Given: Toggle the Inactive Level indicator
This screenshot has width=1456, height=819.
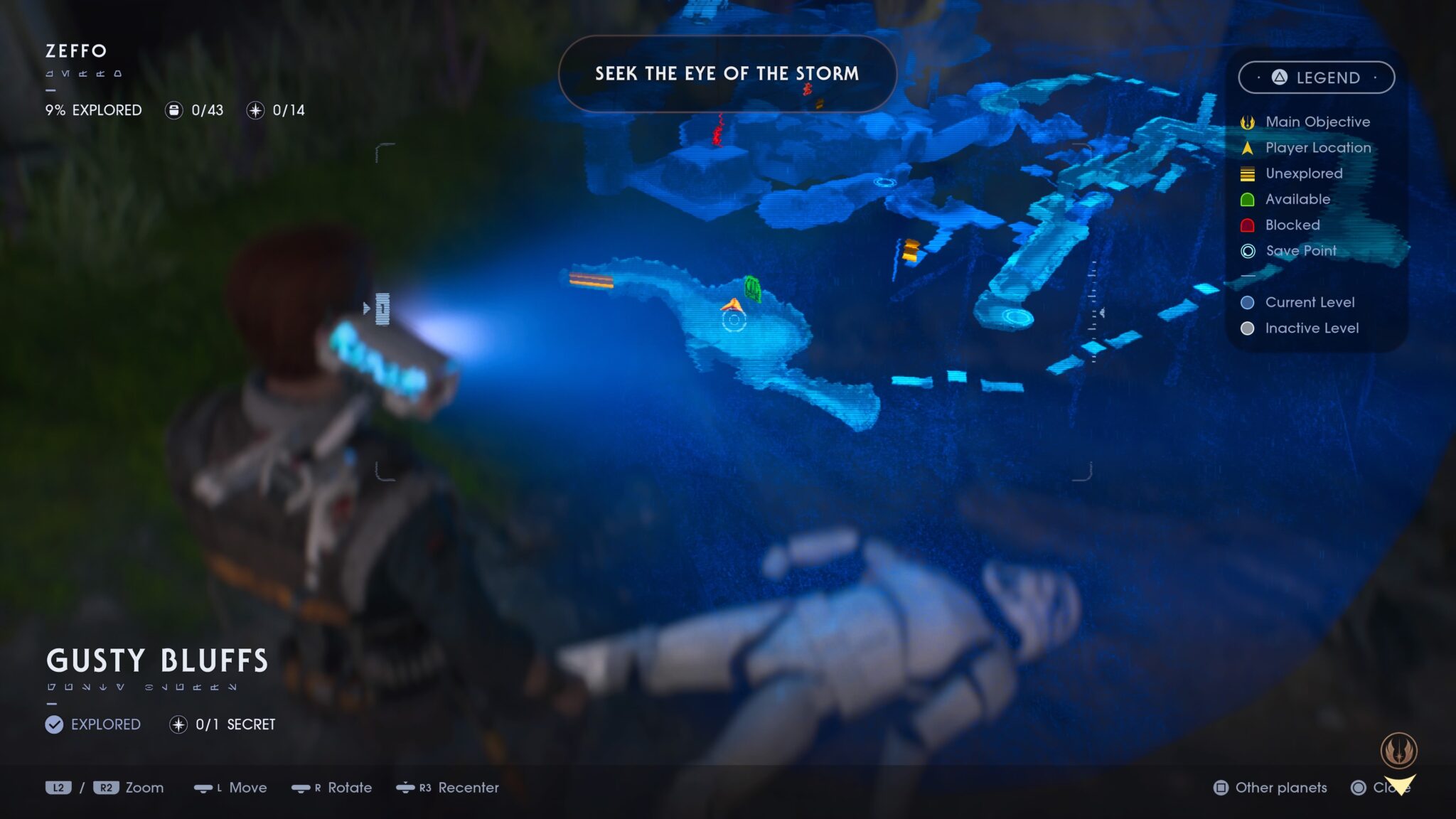Looking at the screenshot, I should coord(1247,328).
